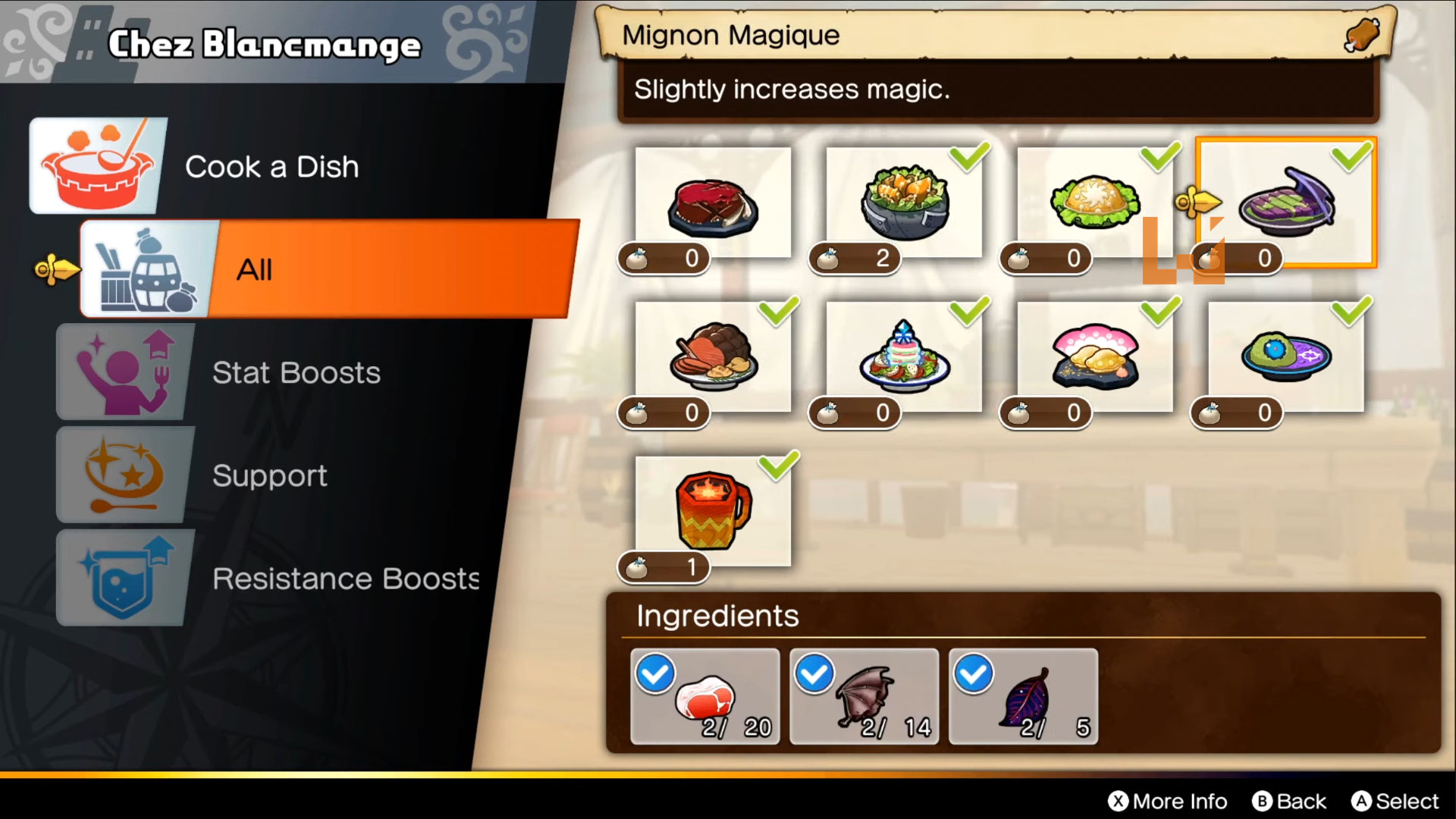
Task: Select the All category
Action: (x=326, y=269)
